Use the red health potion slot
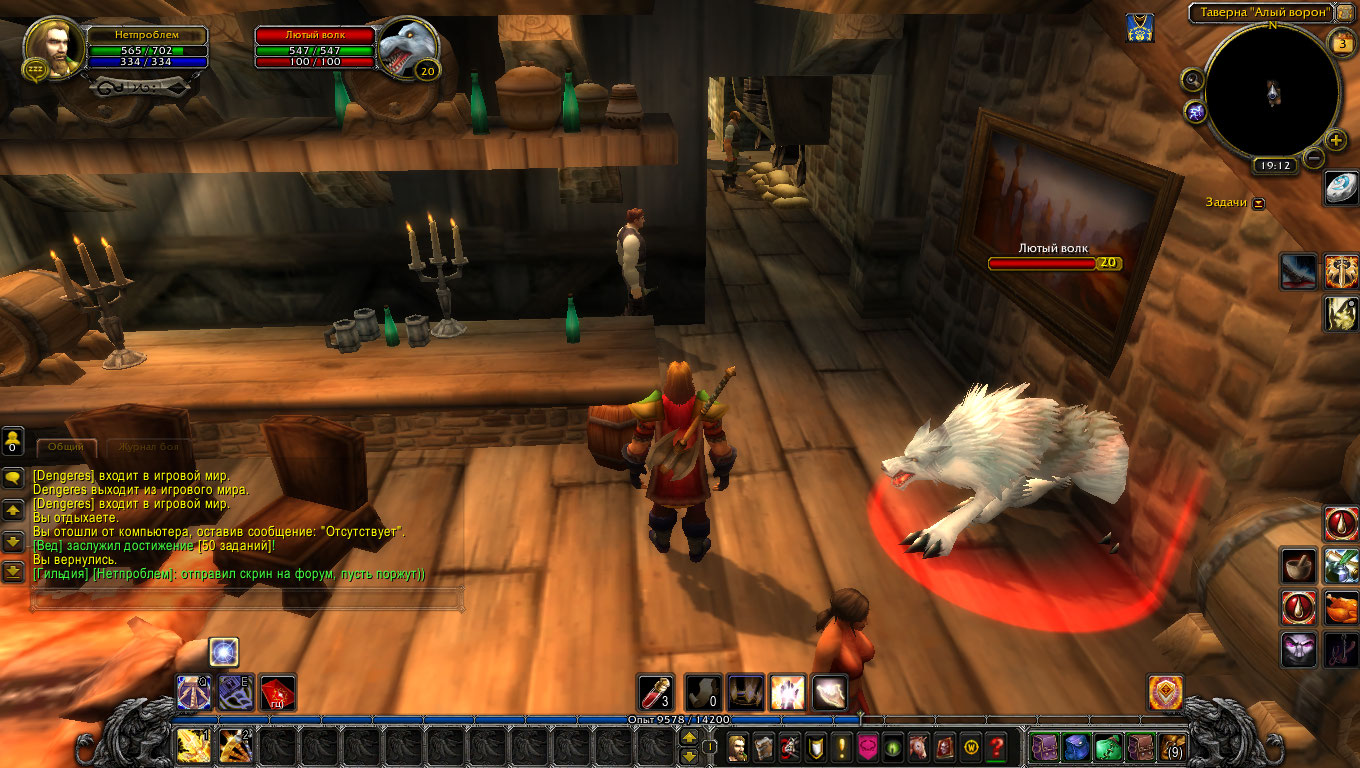1360x768 pixels. tap(657, 693)
